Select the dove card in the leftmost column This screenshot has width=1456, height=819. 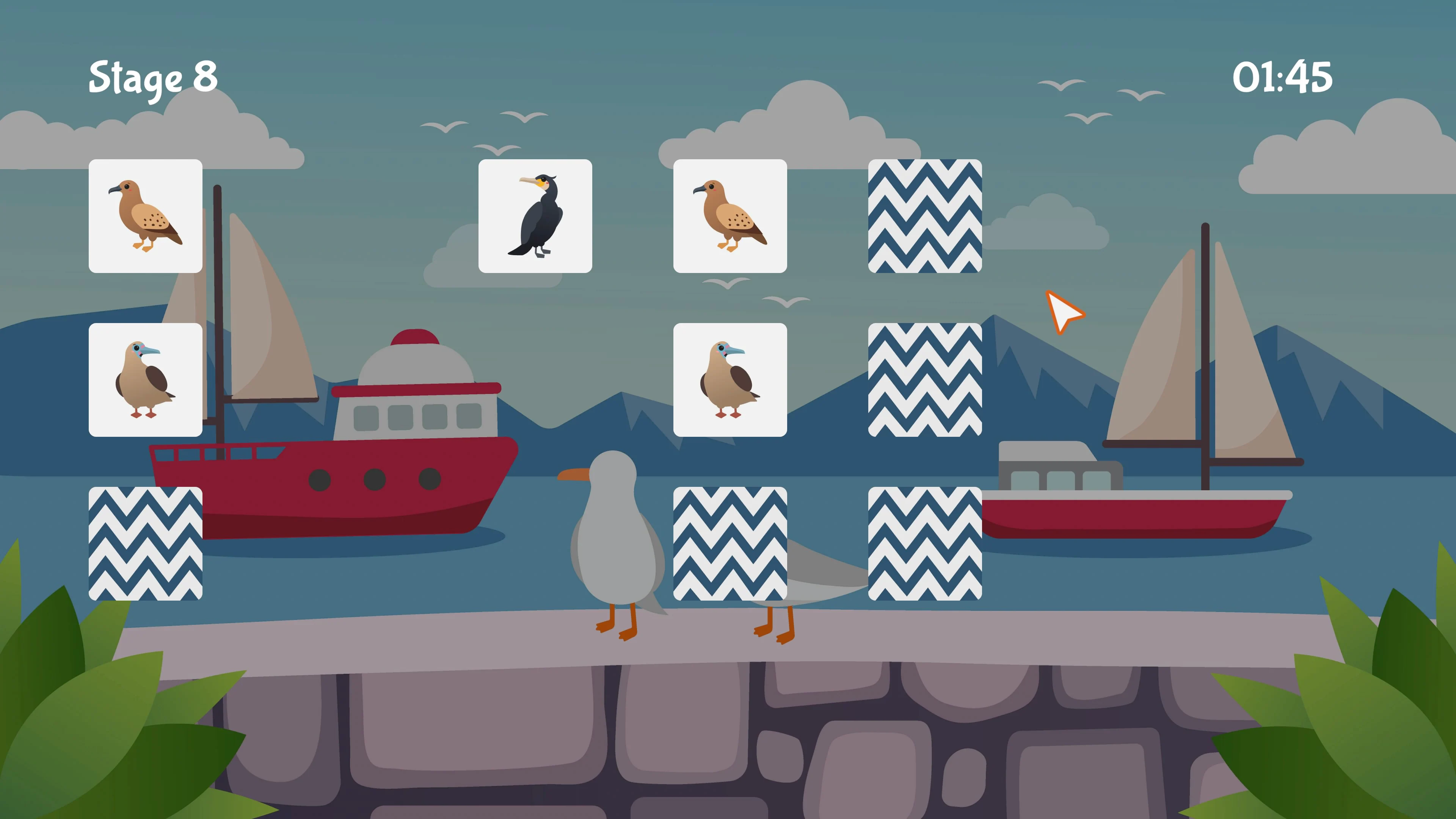coord(146,215)
